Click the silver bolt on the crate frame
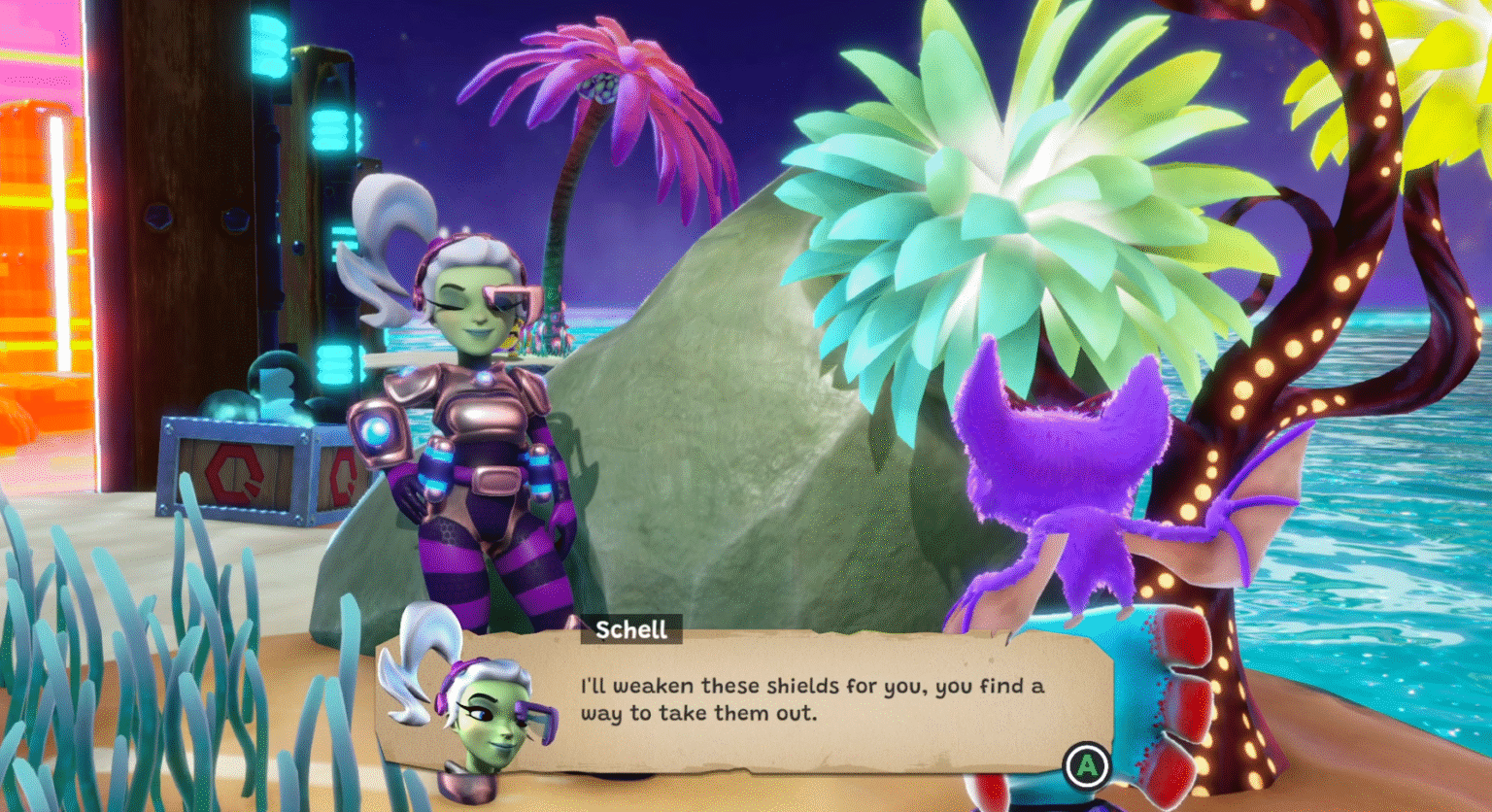Image resolution: width=1492 pixels, height=812 pixels. pos(168,427)
